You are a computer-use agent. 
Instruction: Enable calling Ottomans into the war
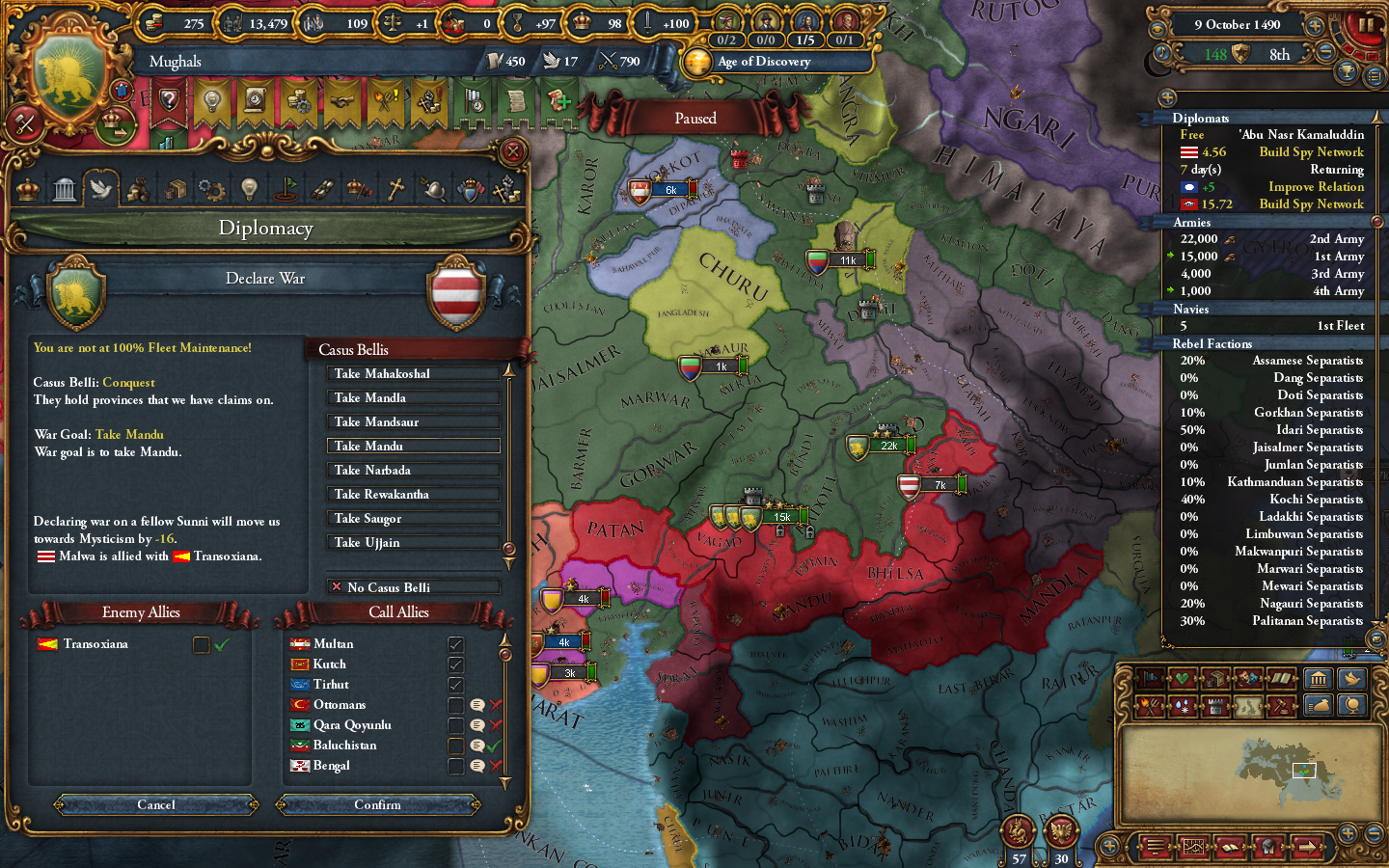tap(455, 704)
